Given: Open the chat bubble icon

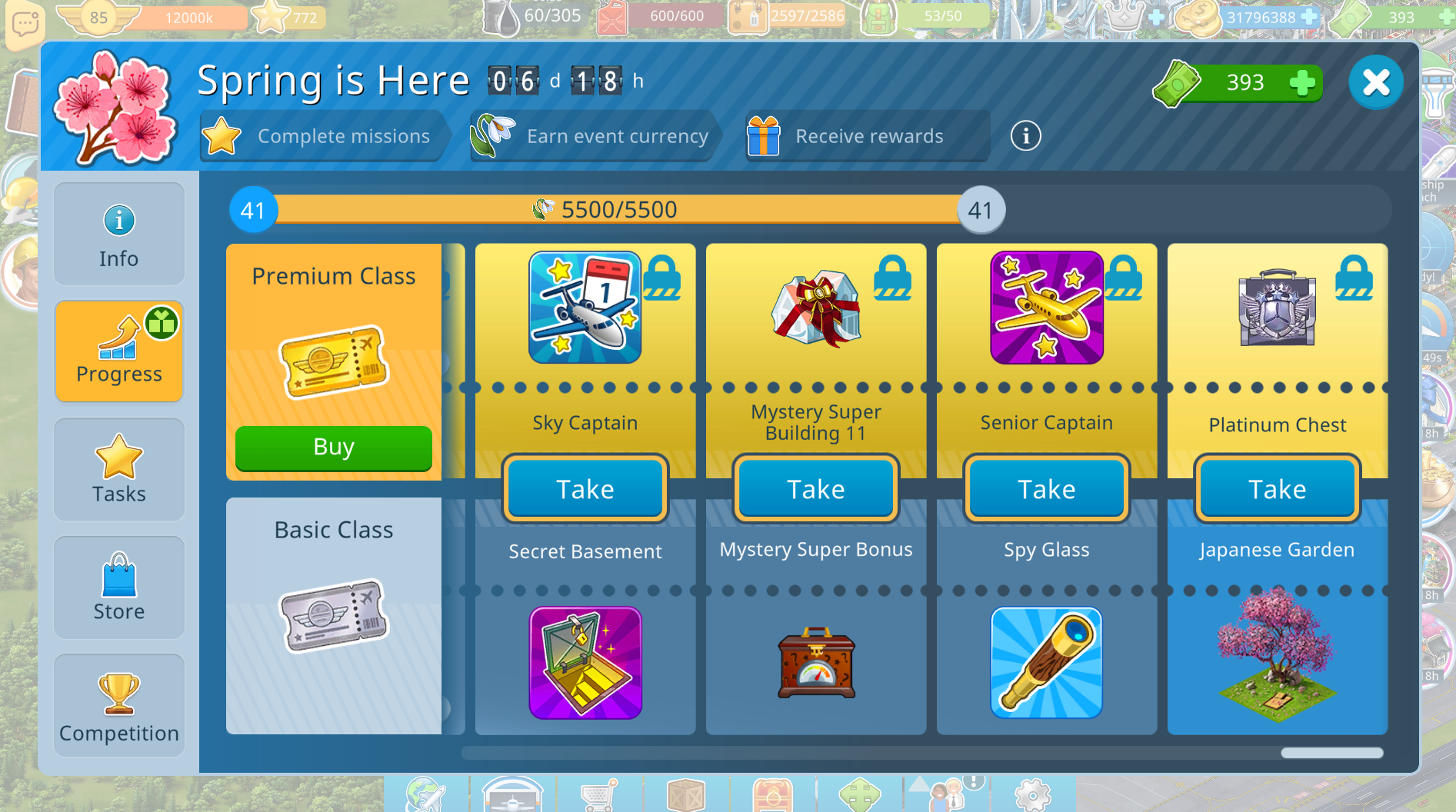Looking at the screenshot, I should (24, 23).
